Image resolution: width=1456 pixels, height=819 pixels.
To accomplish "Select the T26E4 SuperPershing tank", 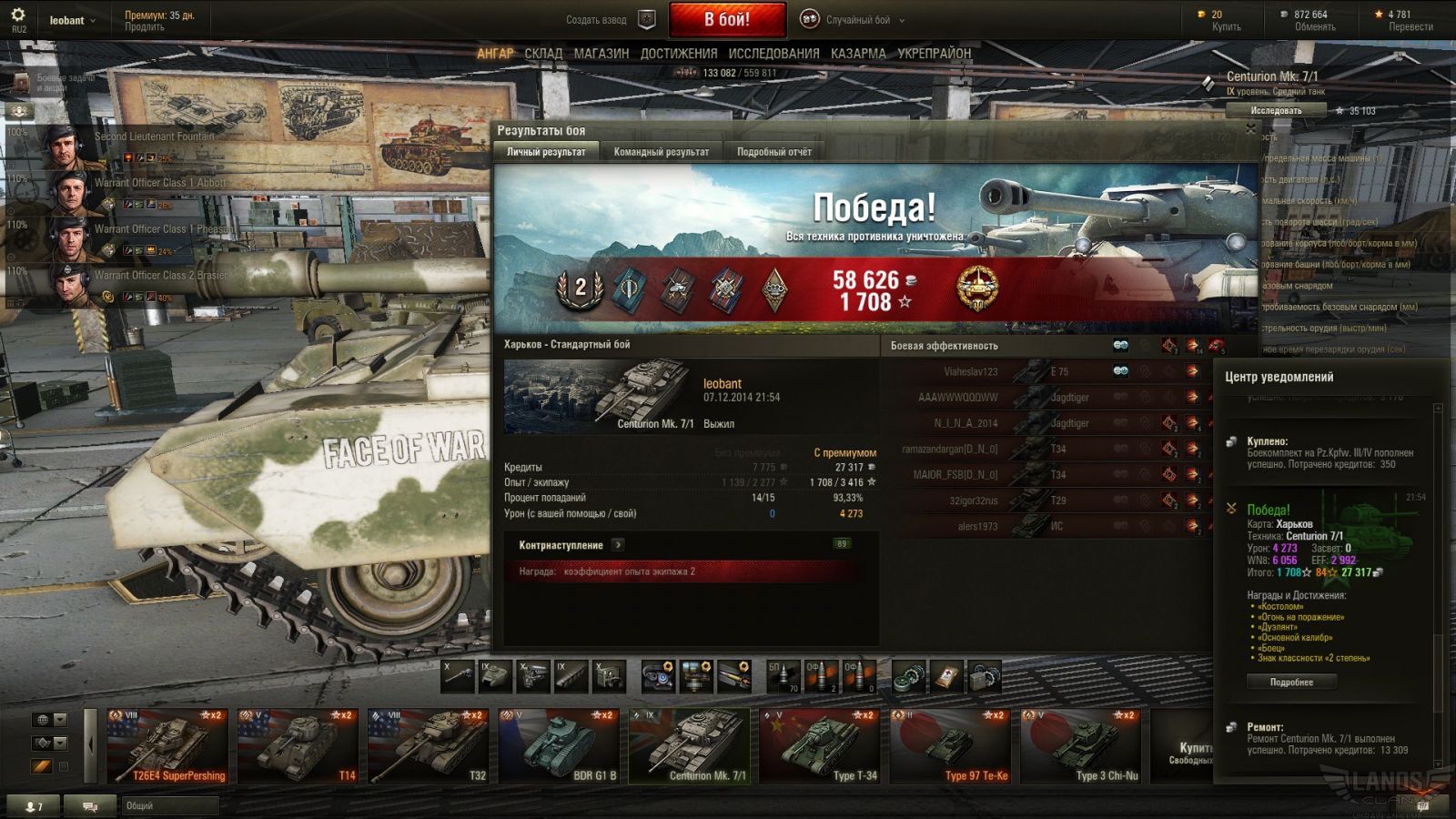I will tap(167, 746).
